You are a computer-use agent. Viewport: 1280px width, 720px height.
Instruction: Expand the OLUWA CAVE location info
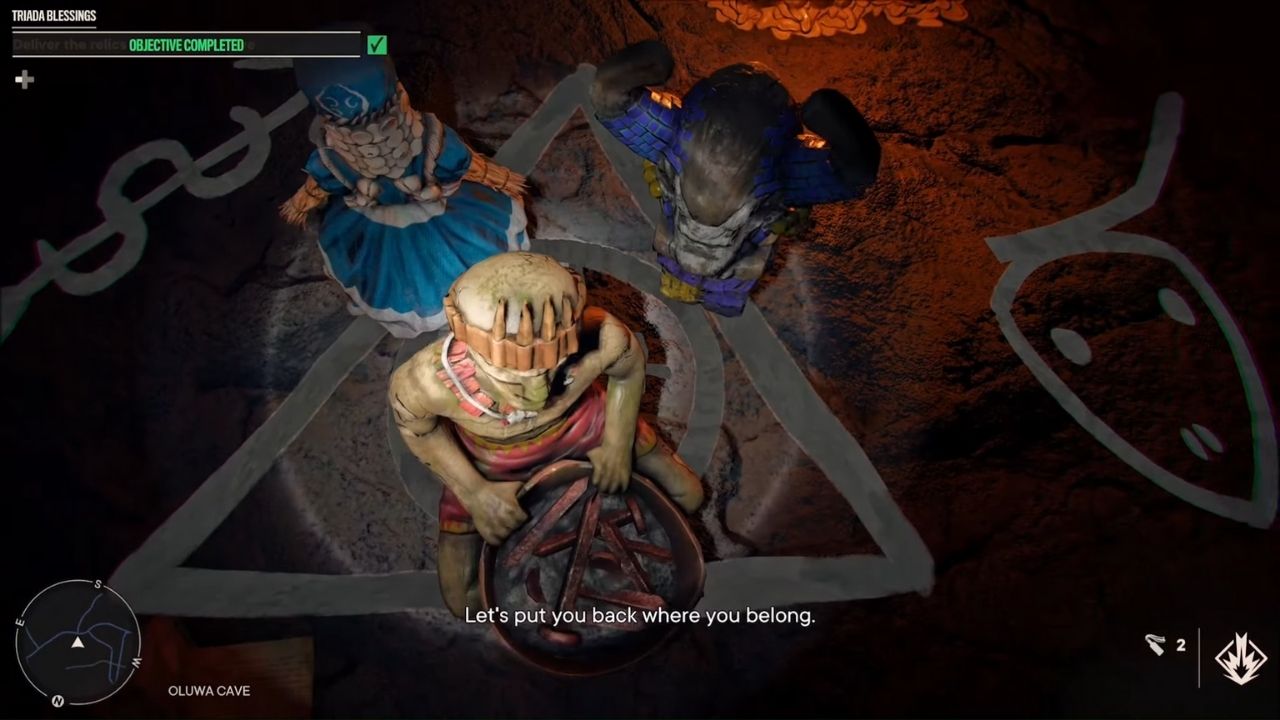[208, 690]
